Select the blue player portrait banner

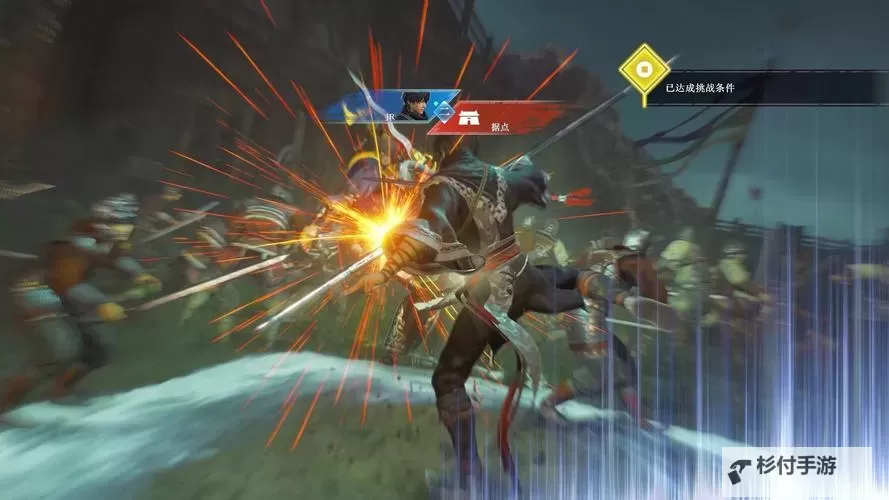click(397, 105)
